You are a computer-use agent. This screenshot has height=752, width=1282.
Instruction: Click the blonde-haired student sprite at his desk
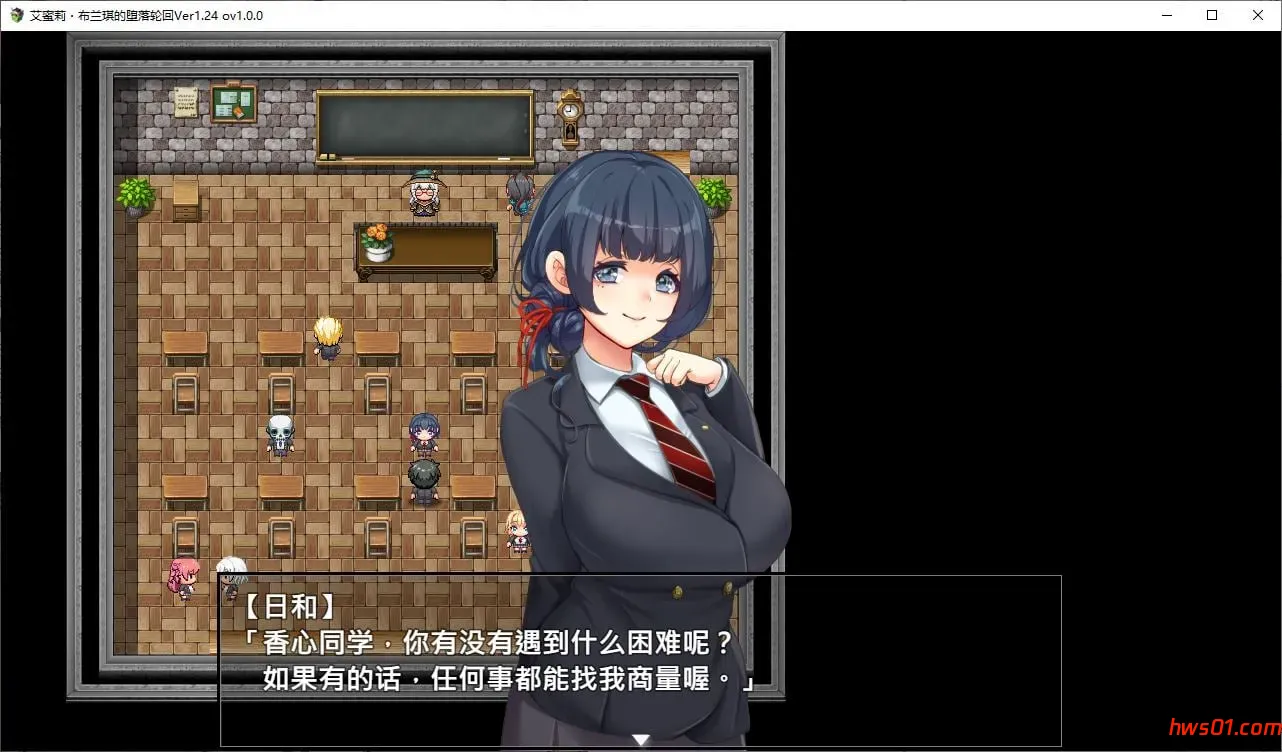click(x=327, y=335)
